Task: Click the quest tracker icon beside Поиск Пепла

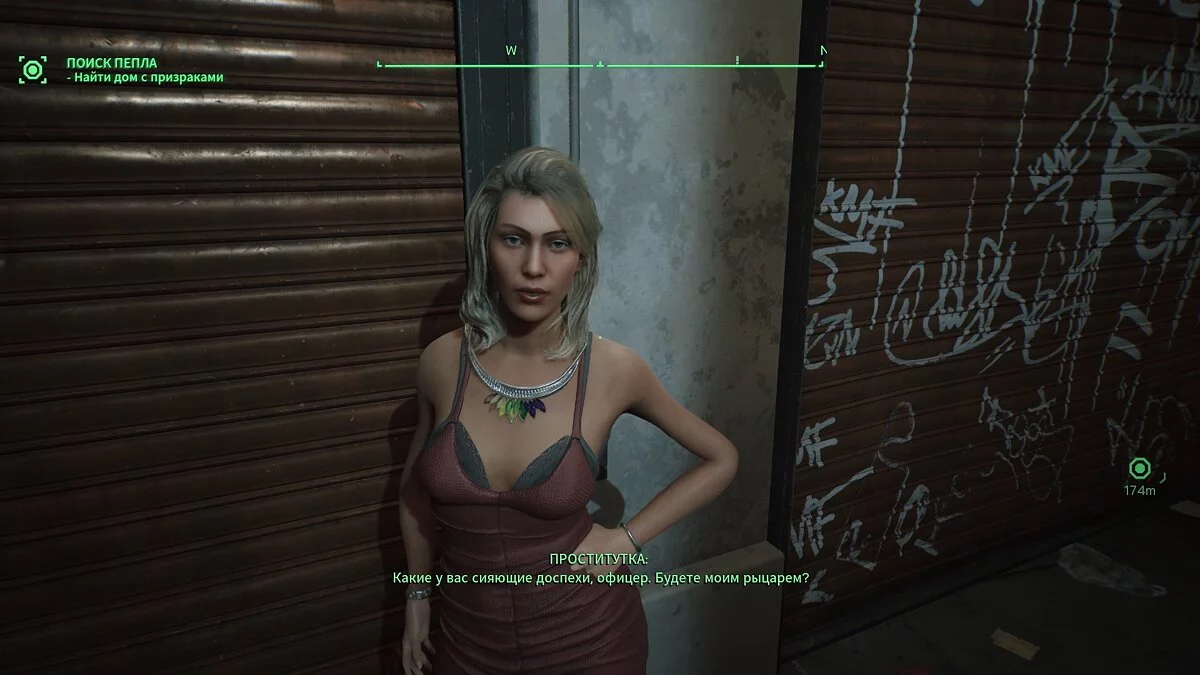Action: pos(32,69)
